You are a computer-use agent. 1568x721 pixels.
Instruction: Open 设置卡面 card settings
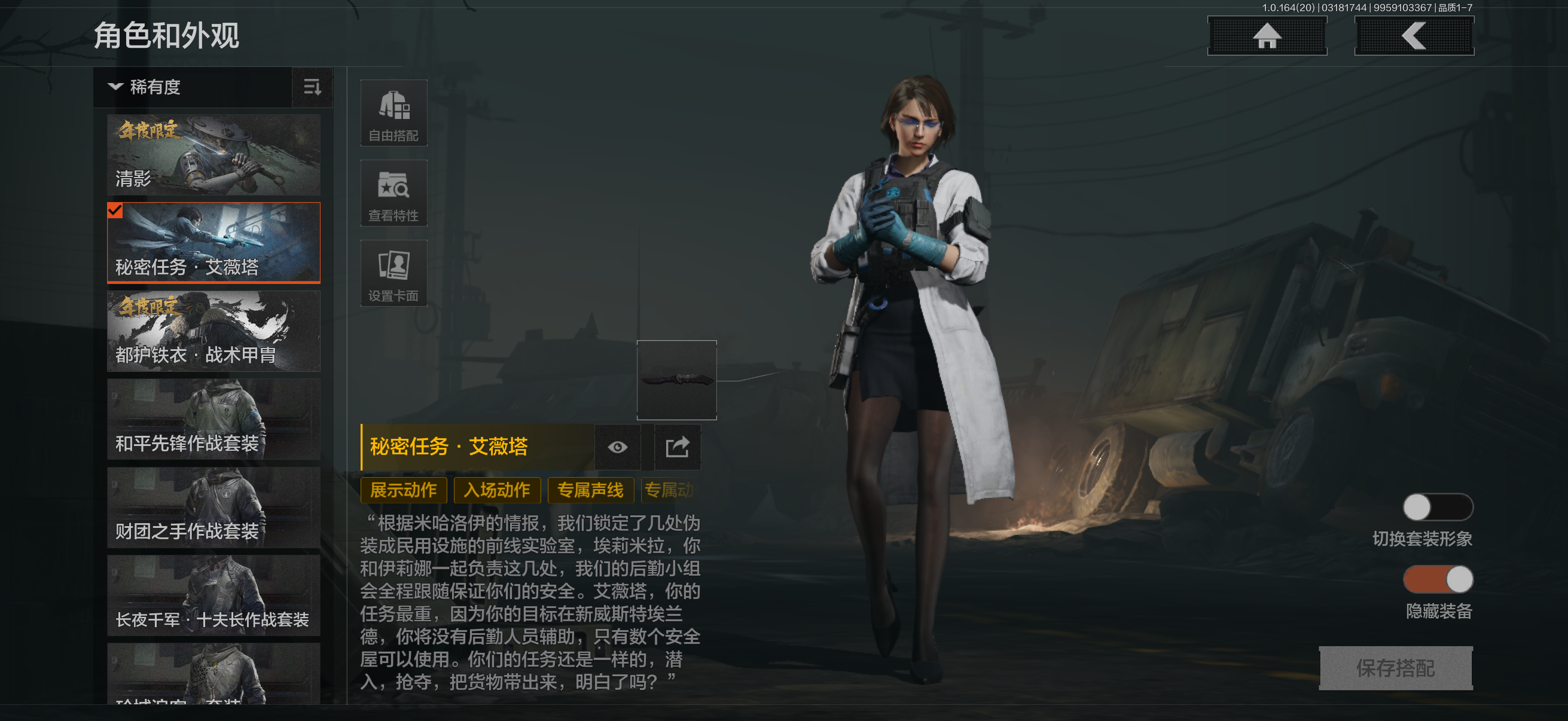tap(394, 274)
